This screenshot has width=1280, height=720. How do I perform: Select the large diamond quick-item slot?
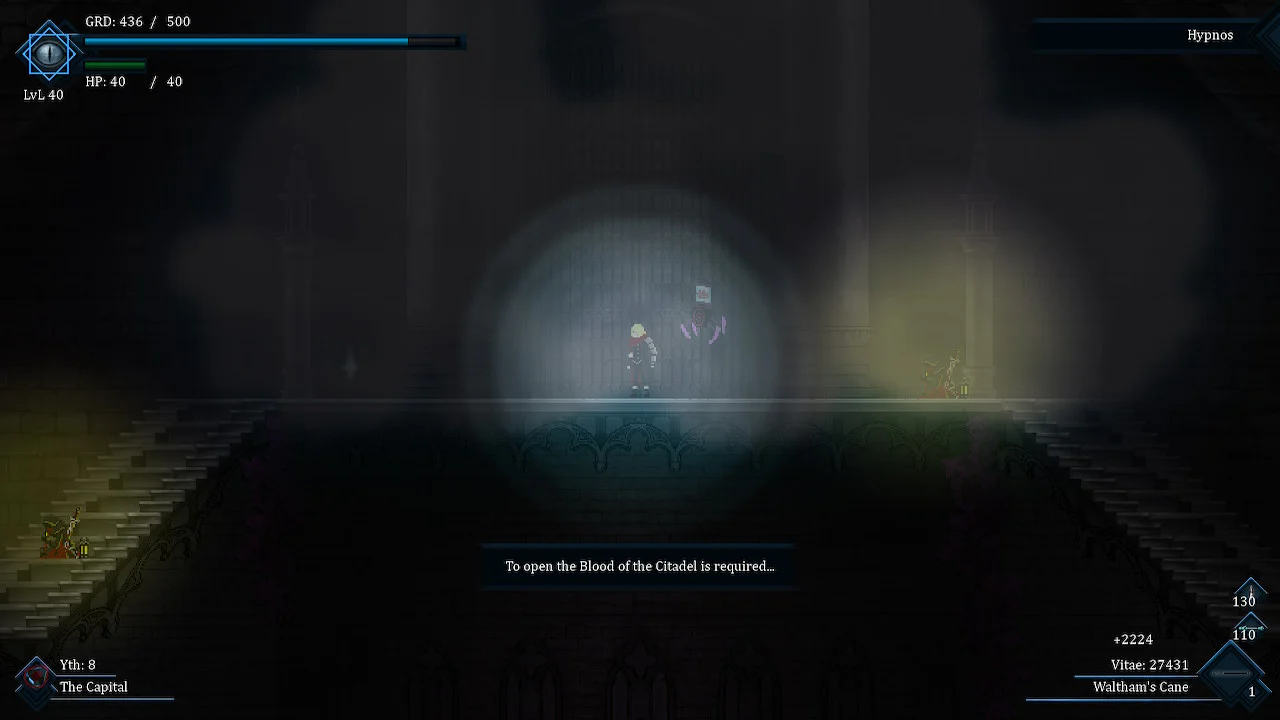tap(1229, 673)
